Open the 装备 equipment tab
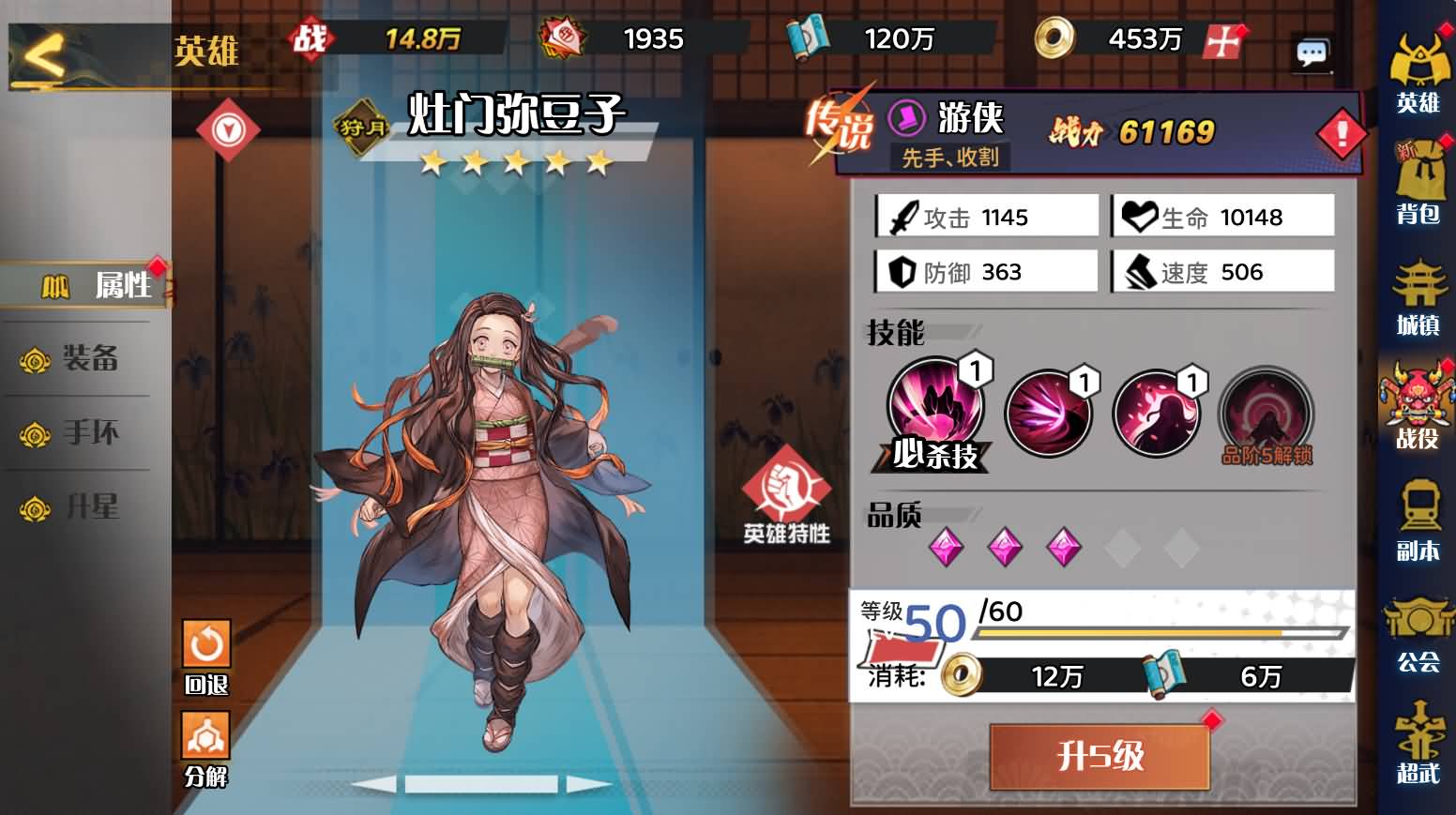Image resolution: width=1456 pixels, height=815 pixels. coord(88,358)
